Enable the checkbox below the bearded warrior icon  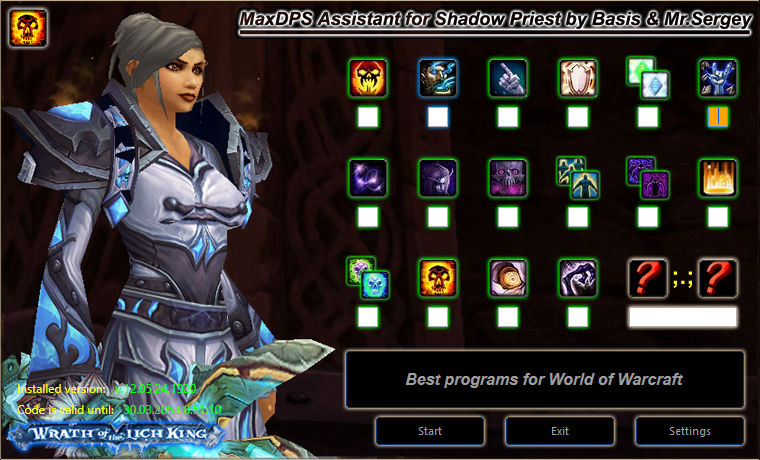[x=438, y=117]
